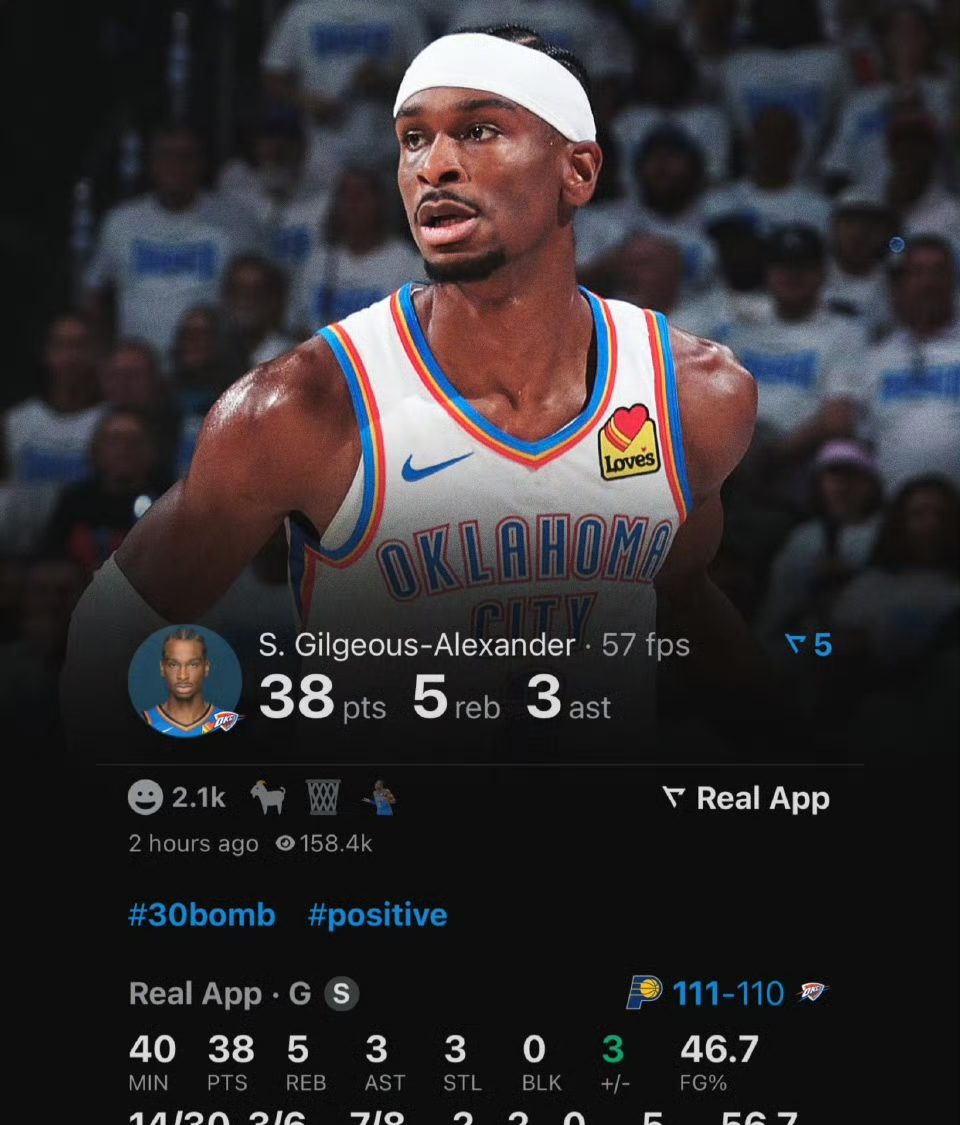The image size is (960, 1125).
Task: Tap the S. Gilgeous-Alexander player name
Action: click(x=417, y=645)
